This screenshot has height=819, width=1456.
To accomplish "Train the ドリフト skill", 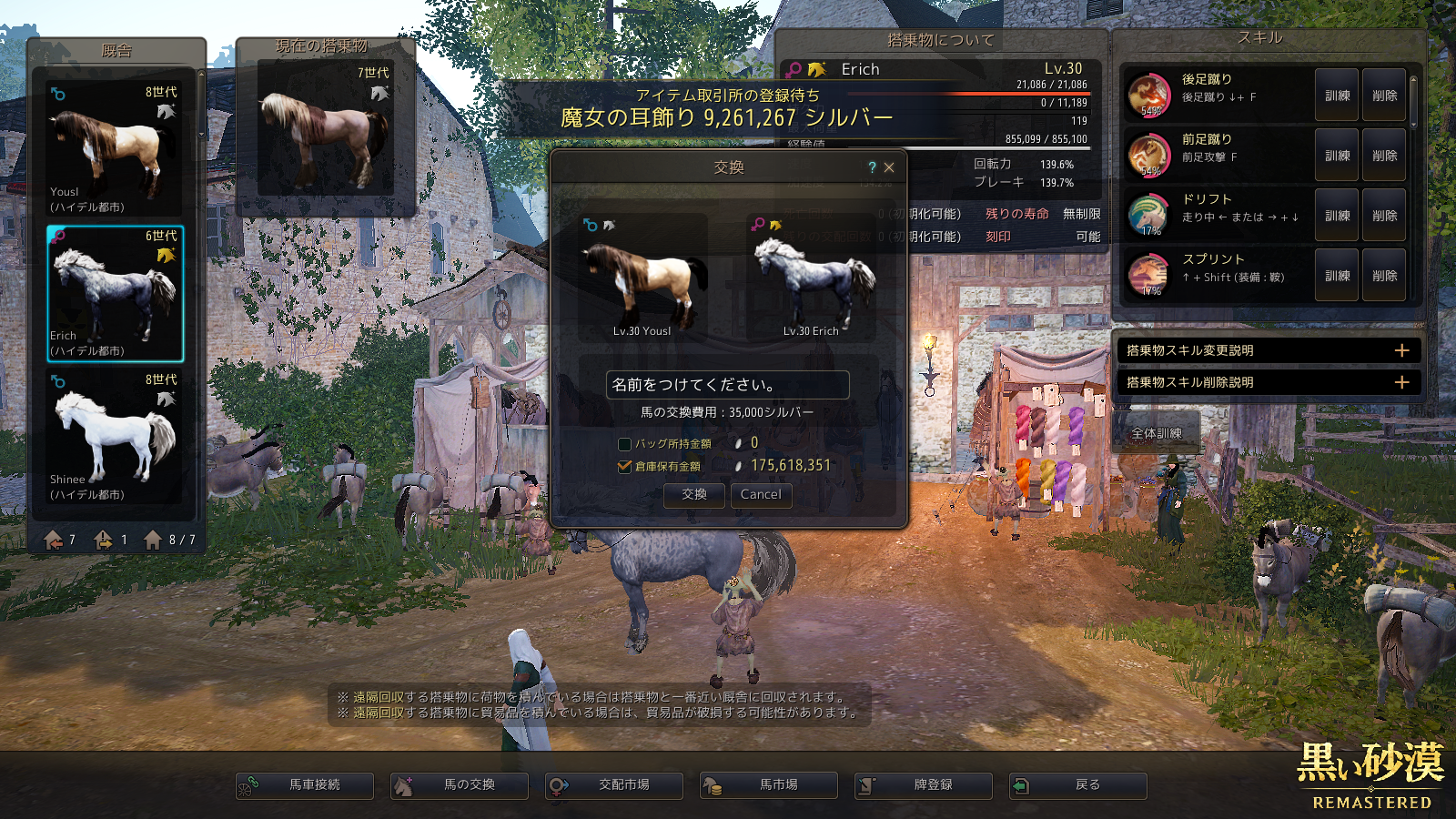I will (1337, 216).
